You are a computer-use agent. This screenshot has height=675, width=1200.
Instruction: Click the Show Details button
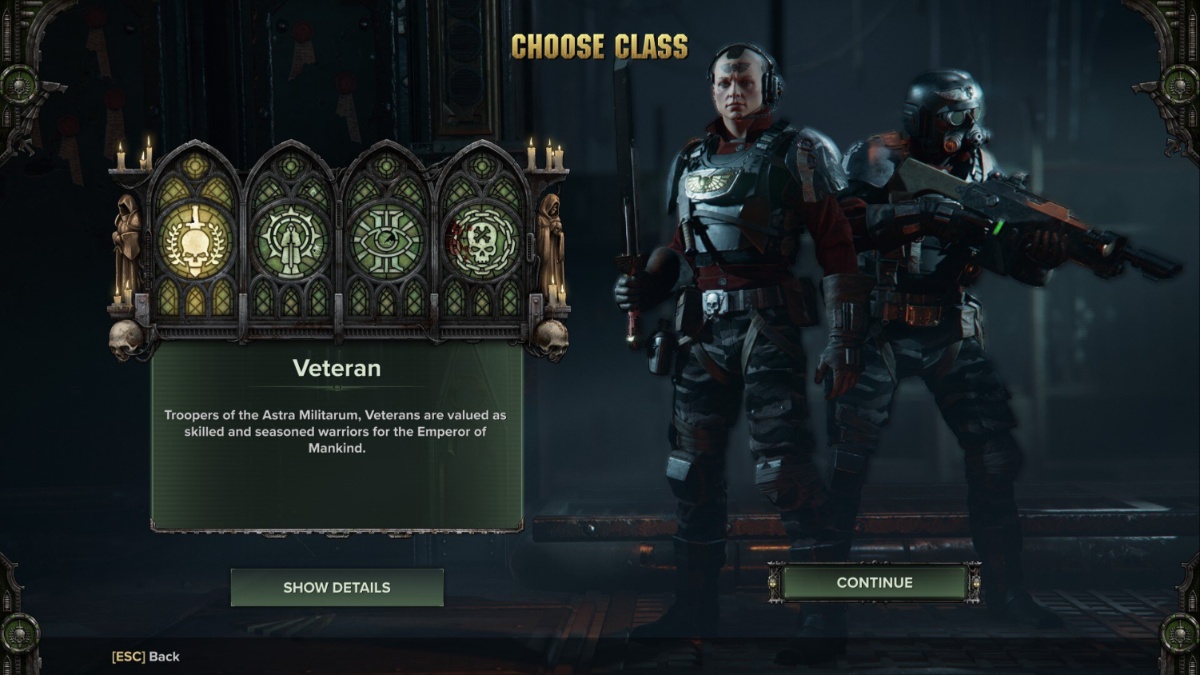(x=337, y=587)
